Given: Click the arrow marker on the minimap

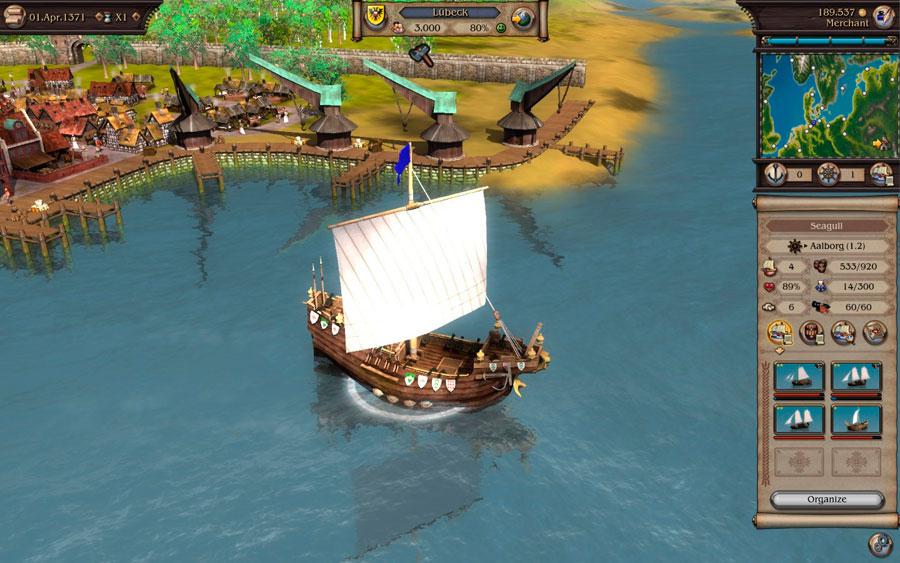Looking at the screenshot, I should pos(877,143).
